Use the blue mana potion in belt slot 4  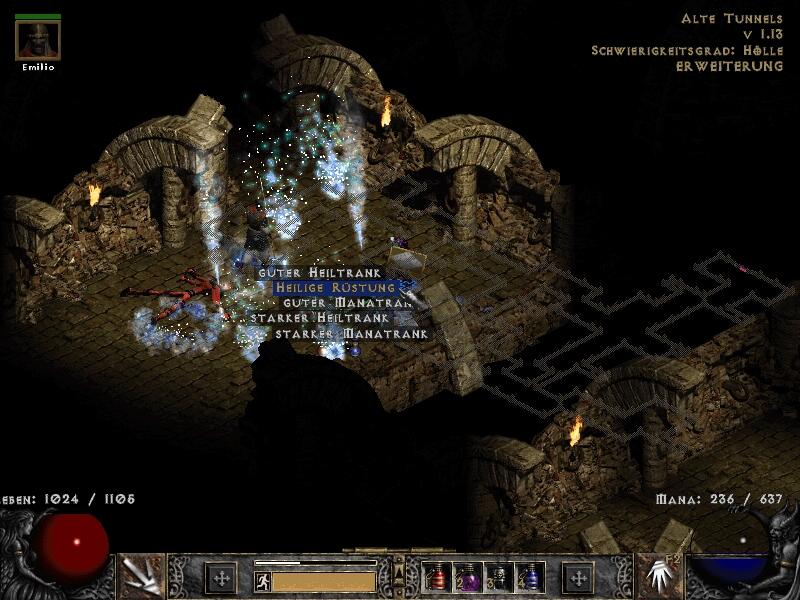(529, 577)
